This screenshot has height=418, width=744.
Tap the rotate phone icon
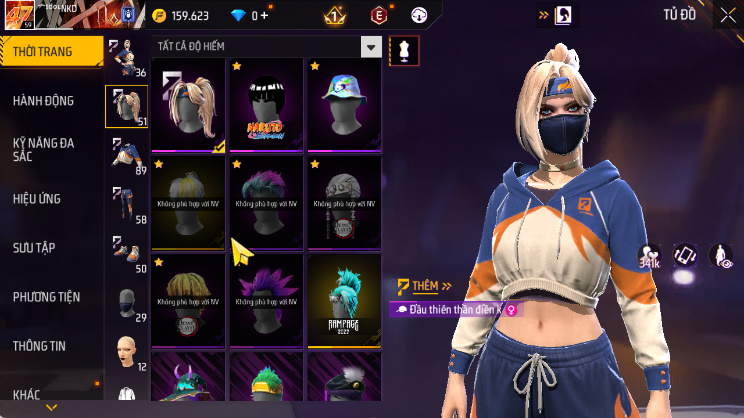click(685, 255)
